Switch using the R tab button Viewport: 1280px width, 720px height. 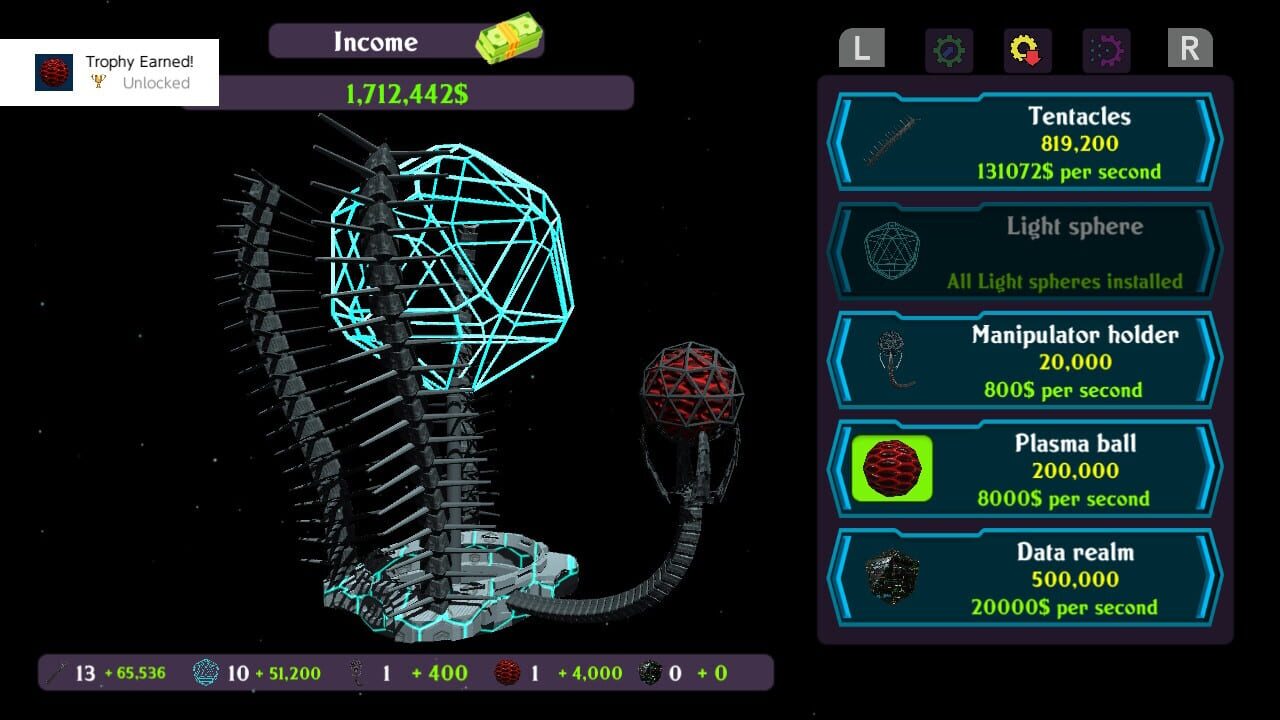click(1189, 48)
